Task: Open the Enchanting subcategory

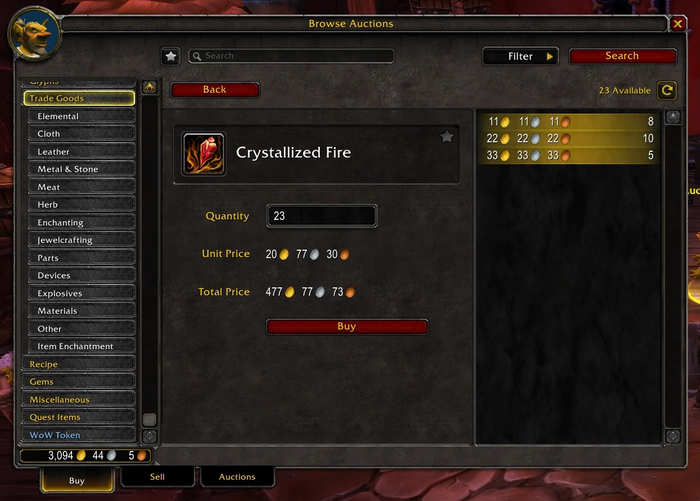Action: [x=81, y=223]
